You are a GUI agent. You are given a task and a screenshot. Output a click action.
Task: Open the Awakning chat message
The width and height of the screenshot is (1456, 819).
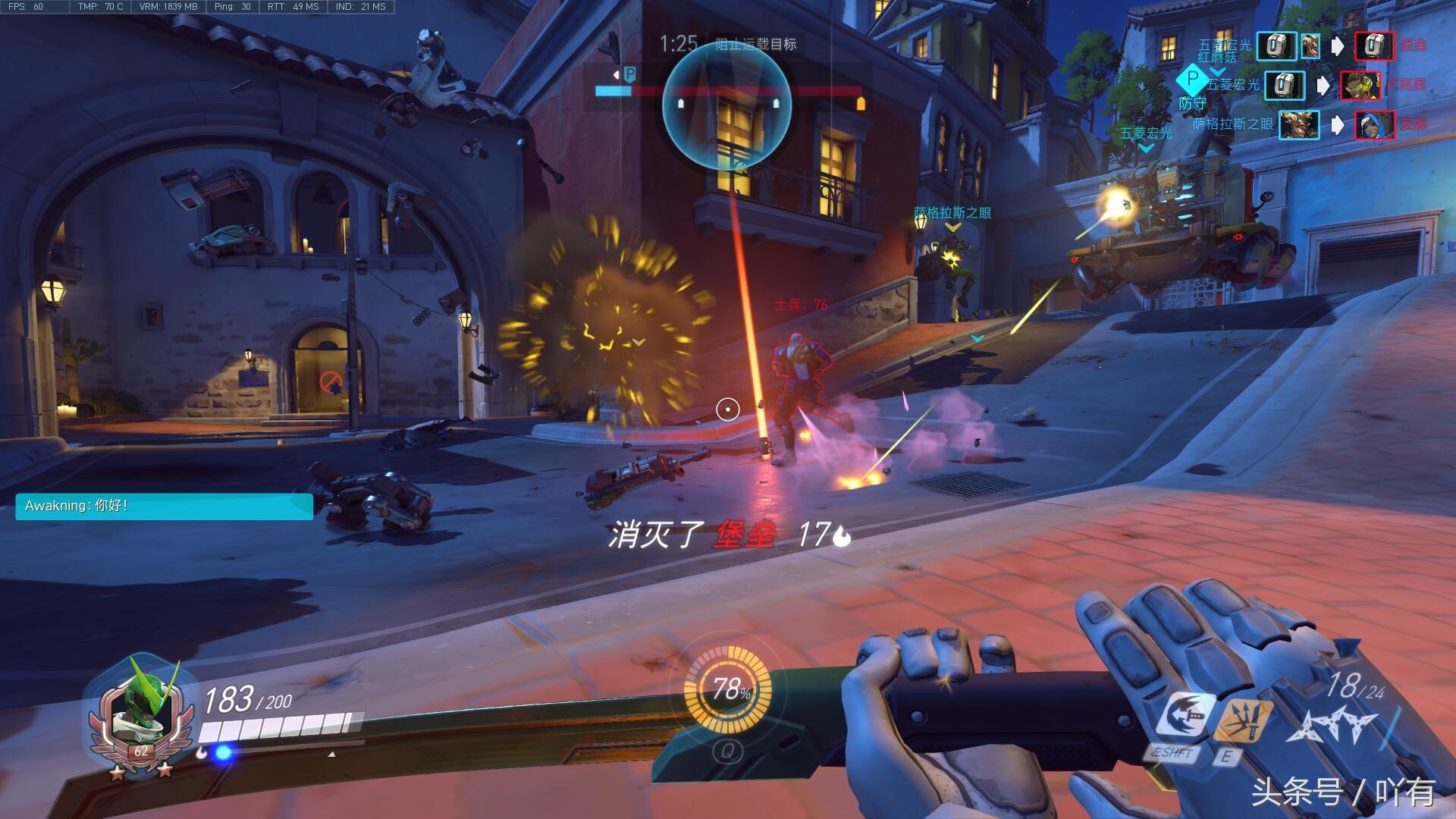(164, 506)
